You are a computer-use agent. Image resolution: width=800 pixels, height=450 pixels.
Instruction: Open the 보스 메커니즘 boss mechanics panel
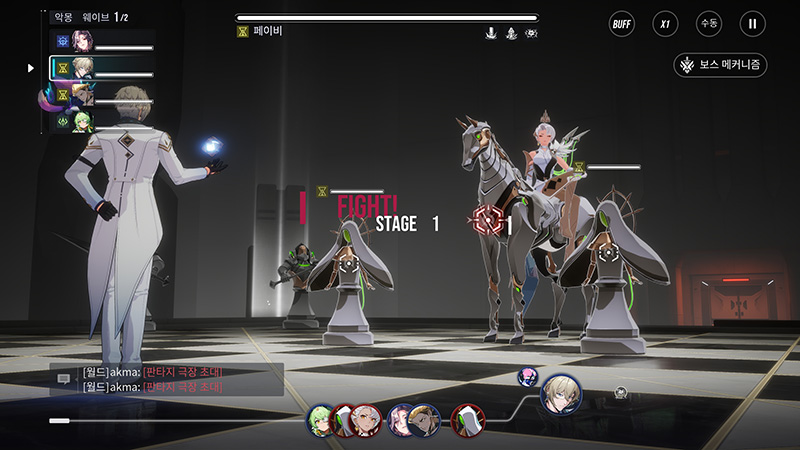tap(720, 65)
